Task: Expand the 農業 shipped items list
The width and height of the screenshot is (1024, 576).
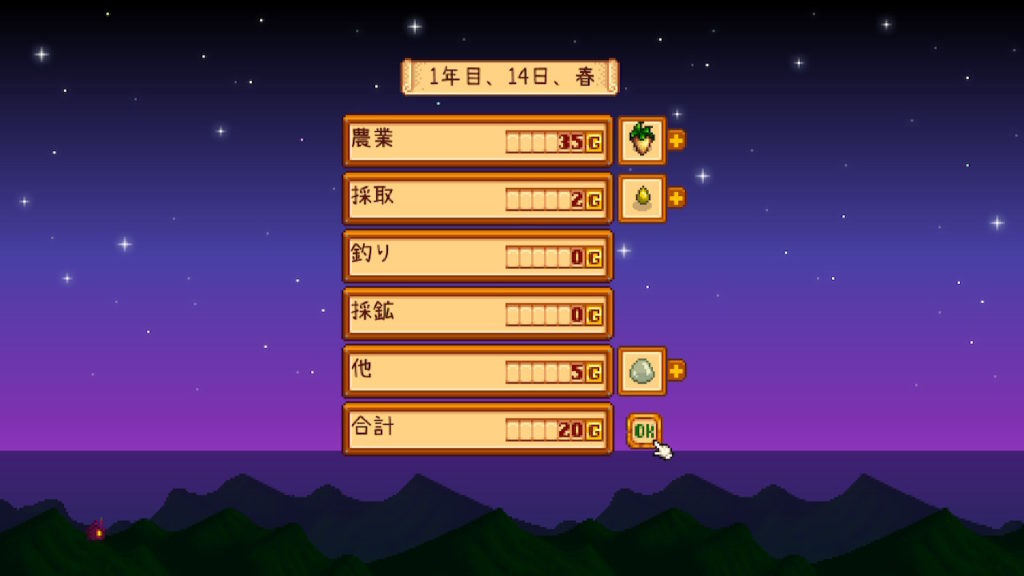Action: point(677,140)
